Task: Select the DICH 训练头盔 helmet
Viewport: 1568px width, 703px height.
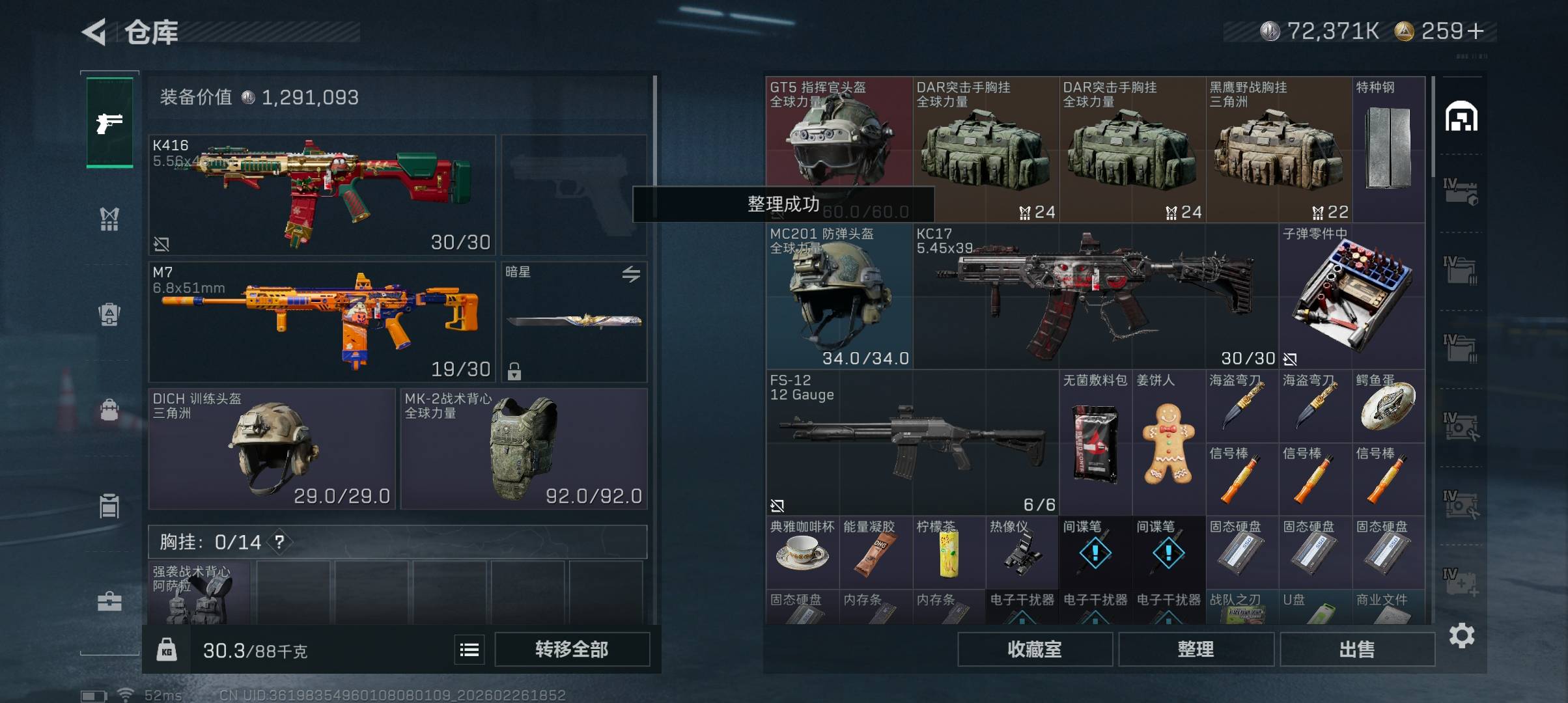Action: coord(272,449)
